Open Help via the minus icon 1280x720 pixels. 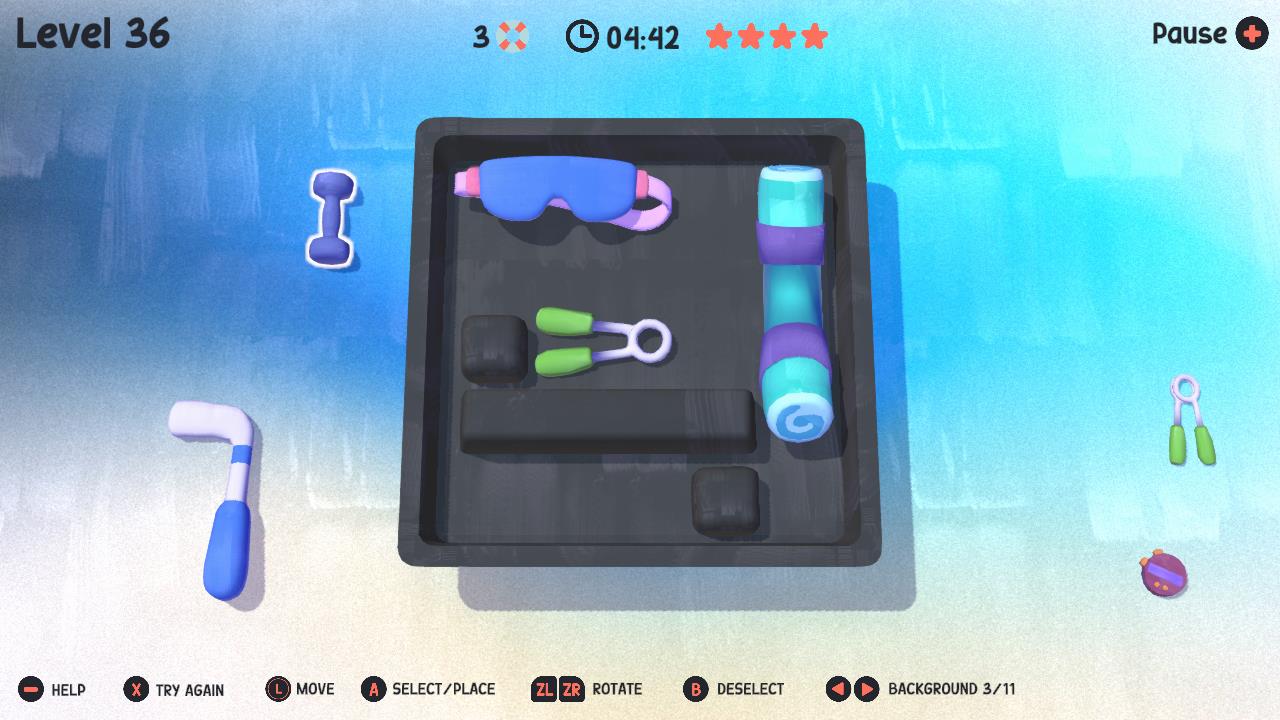(x=30, y=689)
